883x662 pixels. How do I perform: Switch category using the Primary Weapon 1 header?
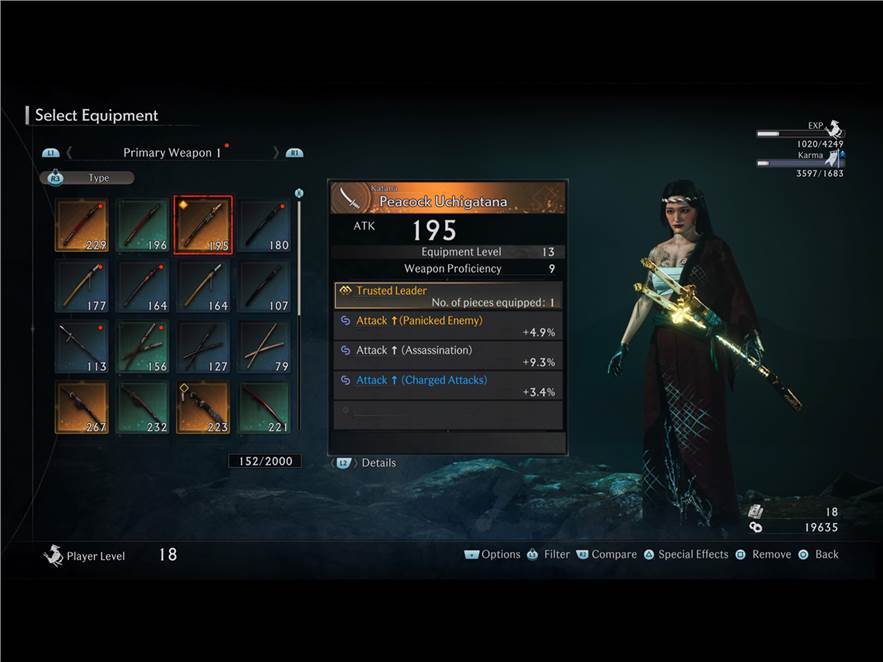pyautogui.click(x=167, y=153)
